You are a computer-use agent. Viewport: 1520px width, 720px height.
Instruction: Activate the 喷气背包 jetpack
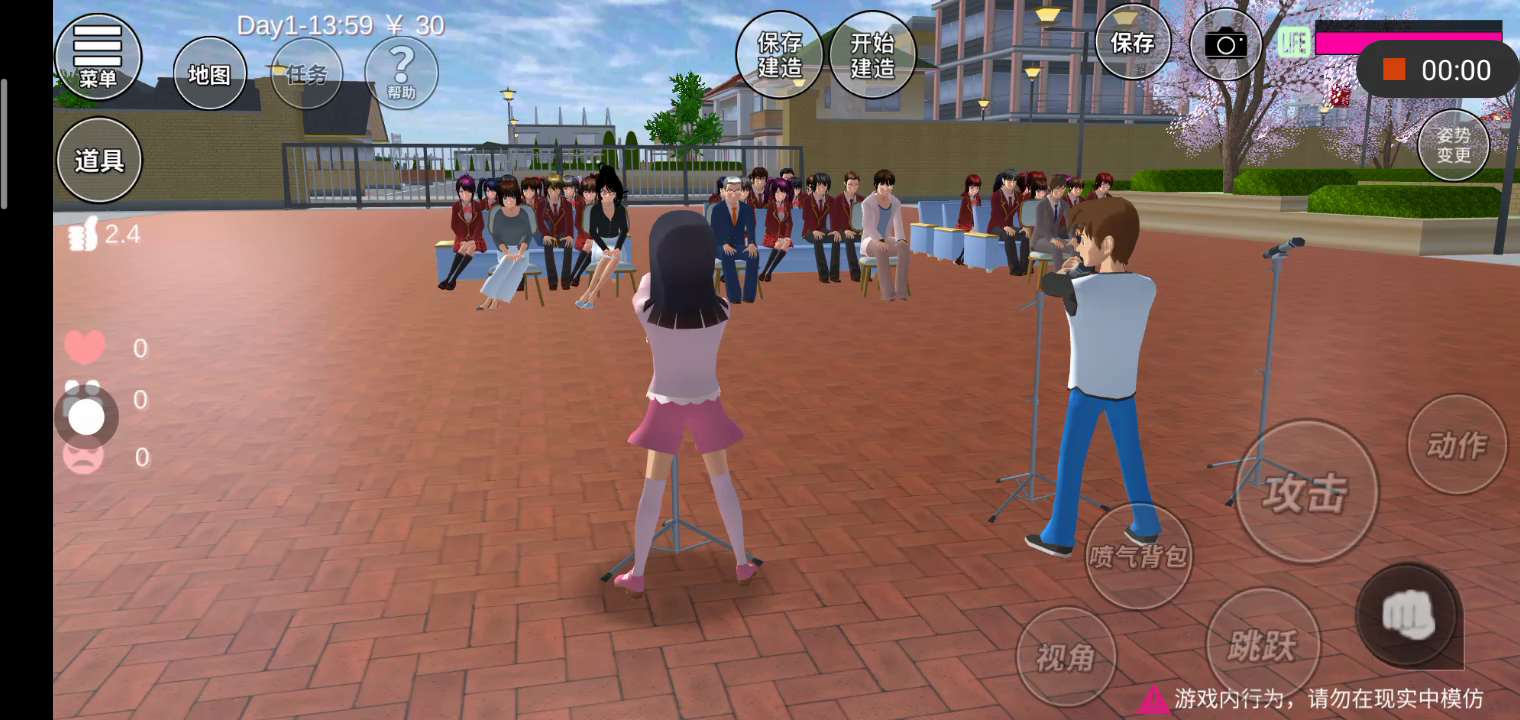coord(1139,556)
